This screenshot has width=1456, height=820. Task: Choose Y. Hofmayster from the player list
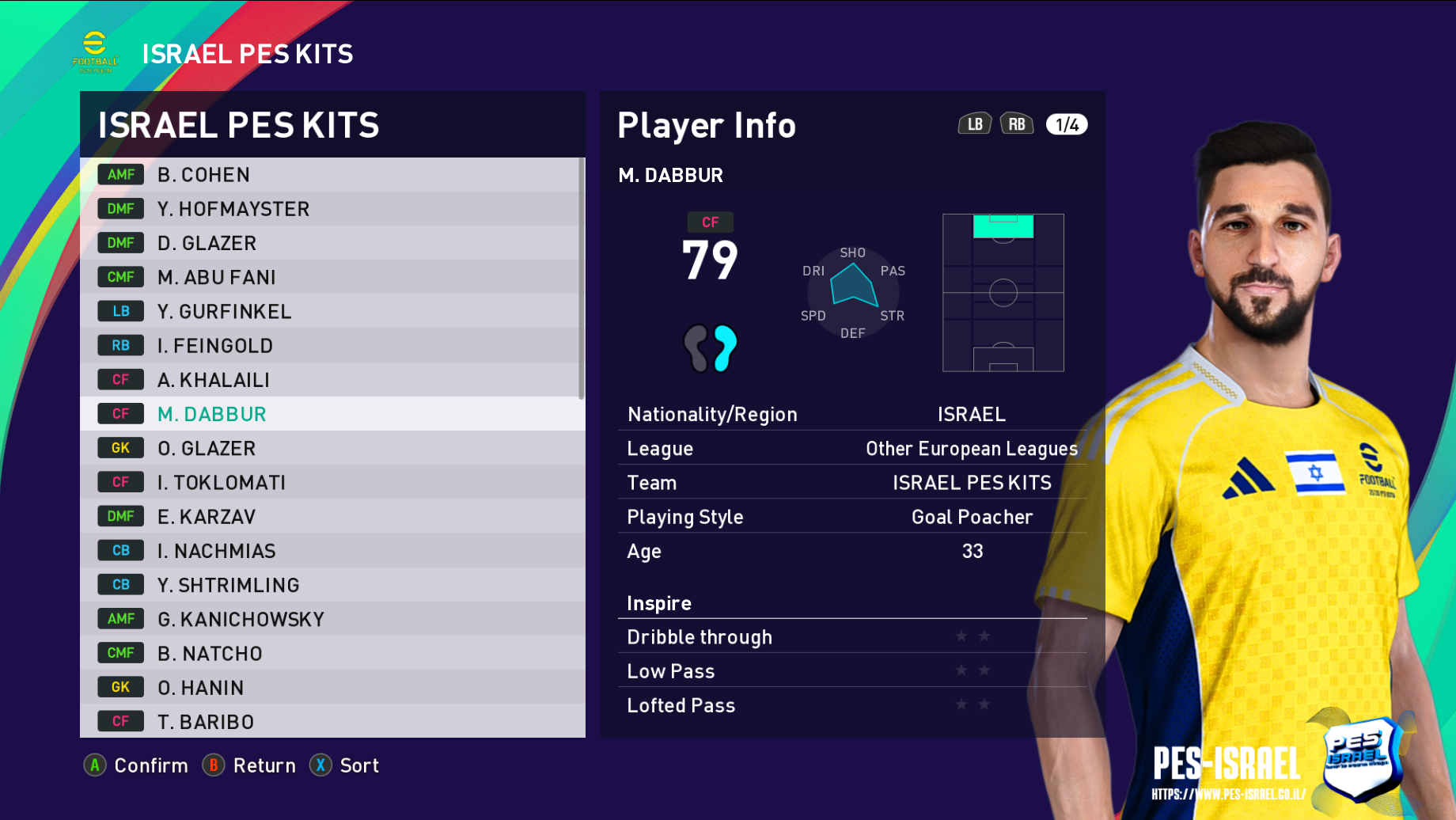click(332, 209)
